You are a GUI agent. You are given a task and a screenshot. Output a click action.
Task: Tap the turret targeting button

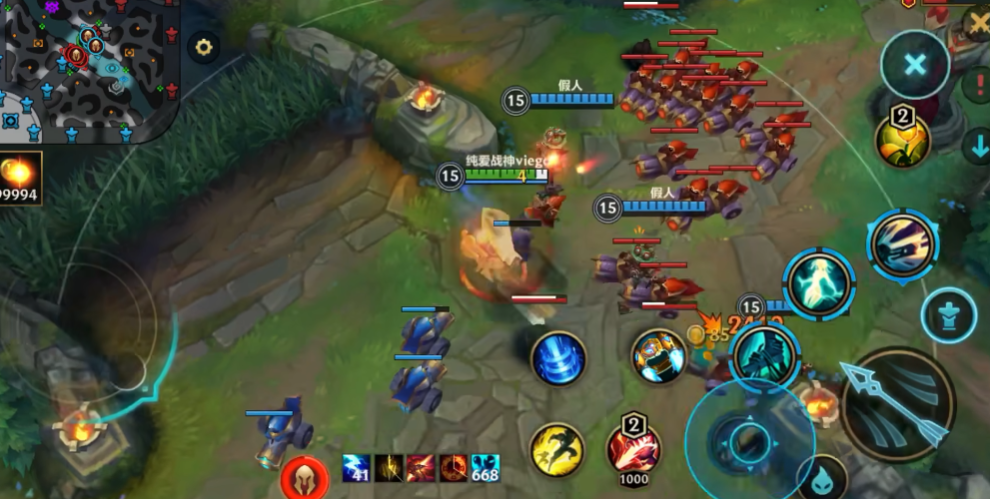948,315
